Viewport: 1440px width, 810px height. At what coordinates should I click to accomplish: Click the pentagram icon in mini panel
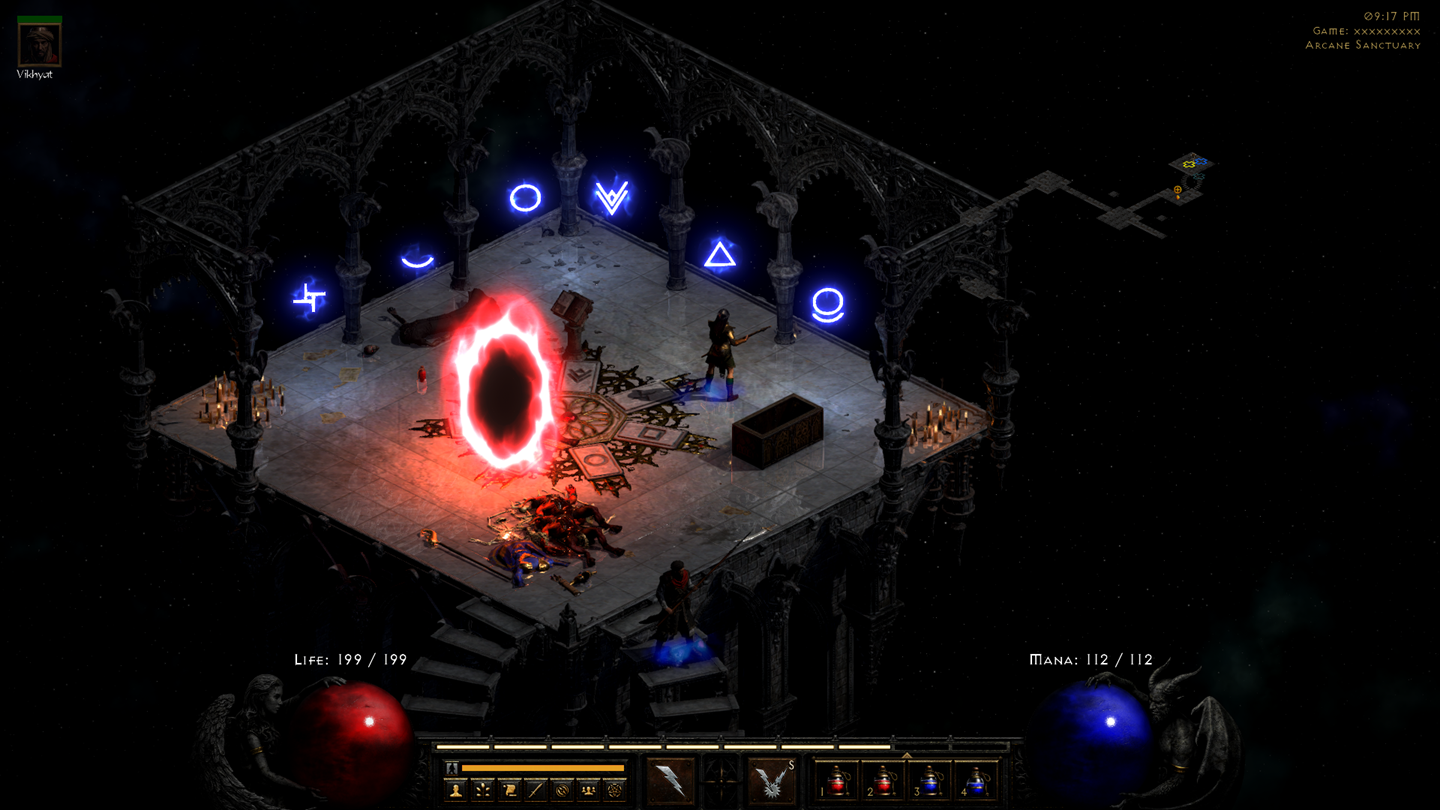coord(615,790)
